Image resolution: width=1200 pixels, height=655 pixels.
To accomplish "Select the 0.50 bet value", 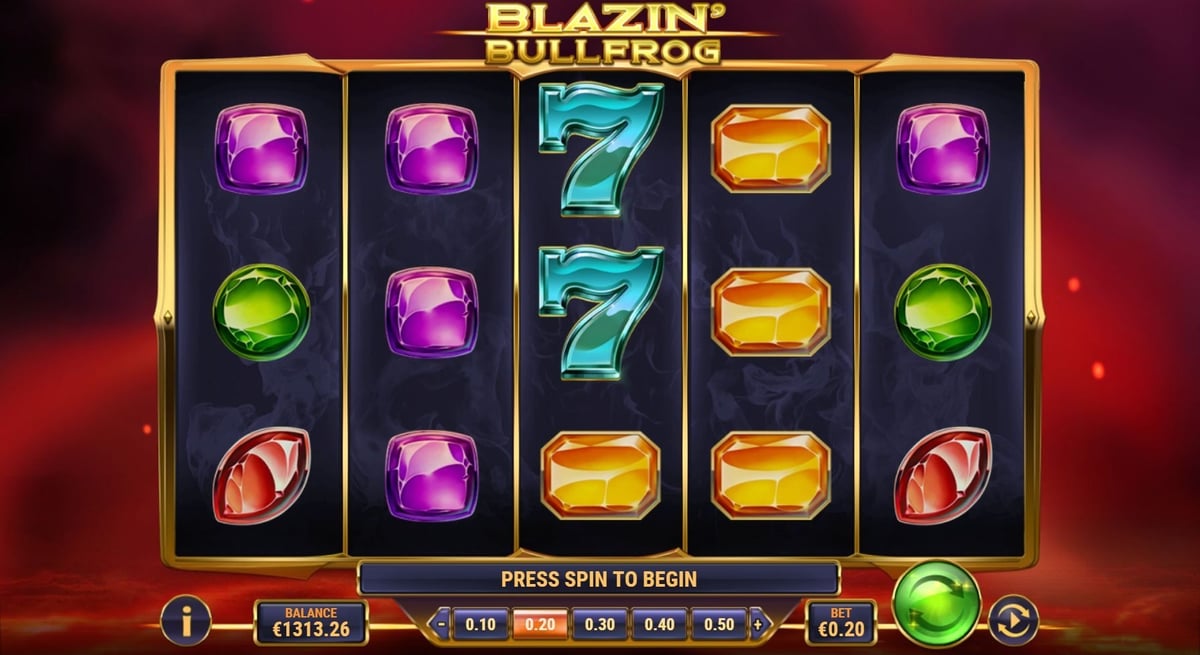I will [x=718, y=624].
